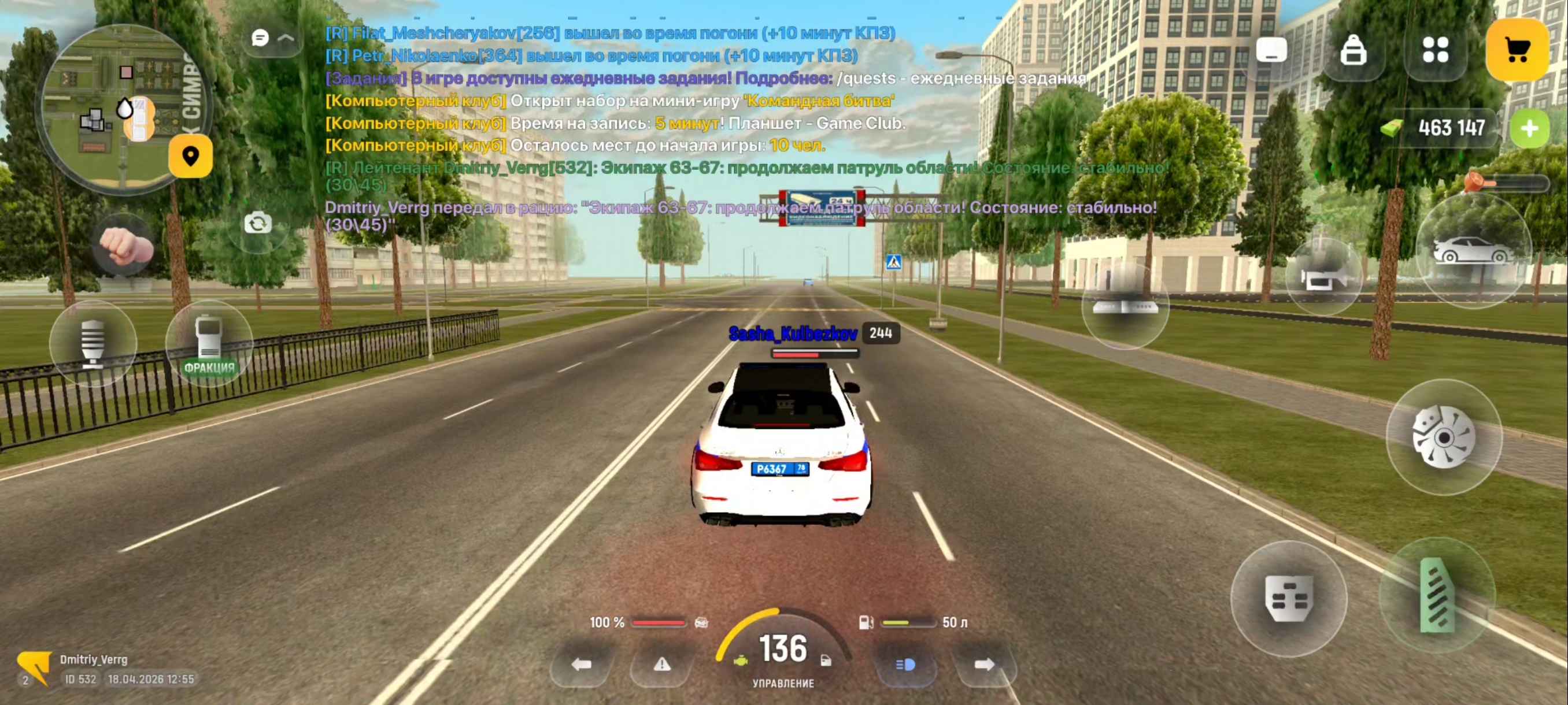
Task: Switch camera view with the camera icon
Action: click(257, 223)
